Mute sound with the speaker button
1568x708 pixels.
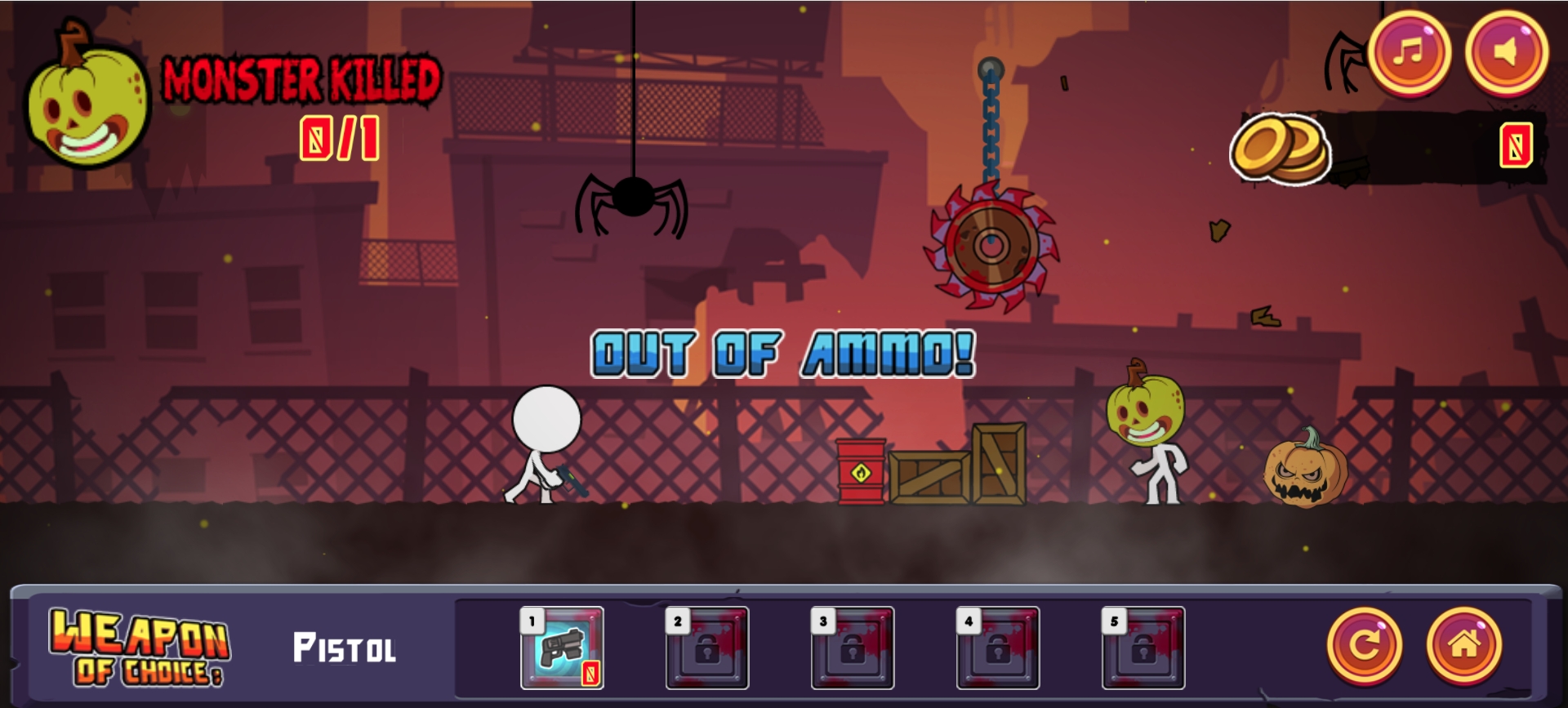(x=1506, y=52)
